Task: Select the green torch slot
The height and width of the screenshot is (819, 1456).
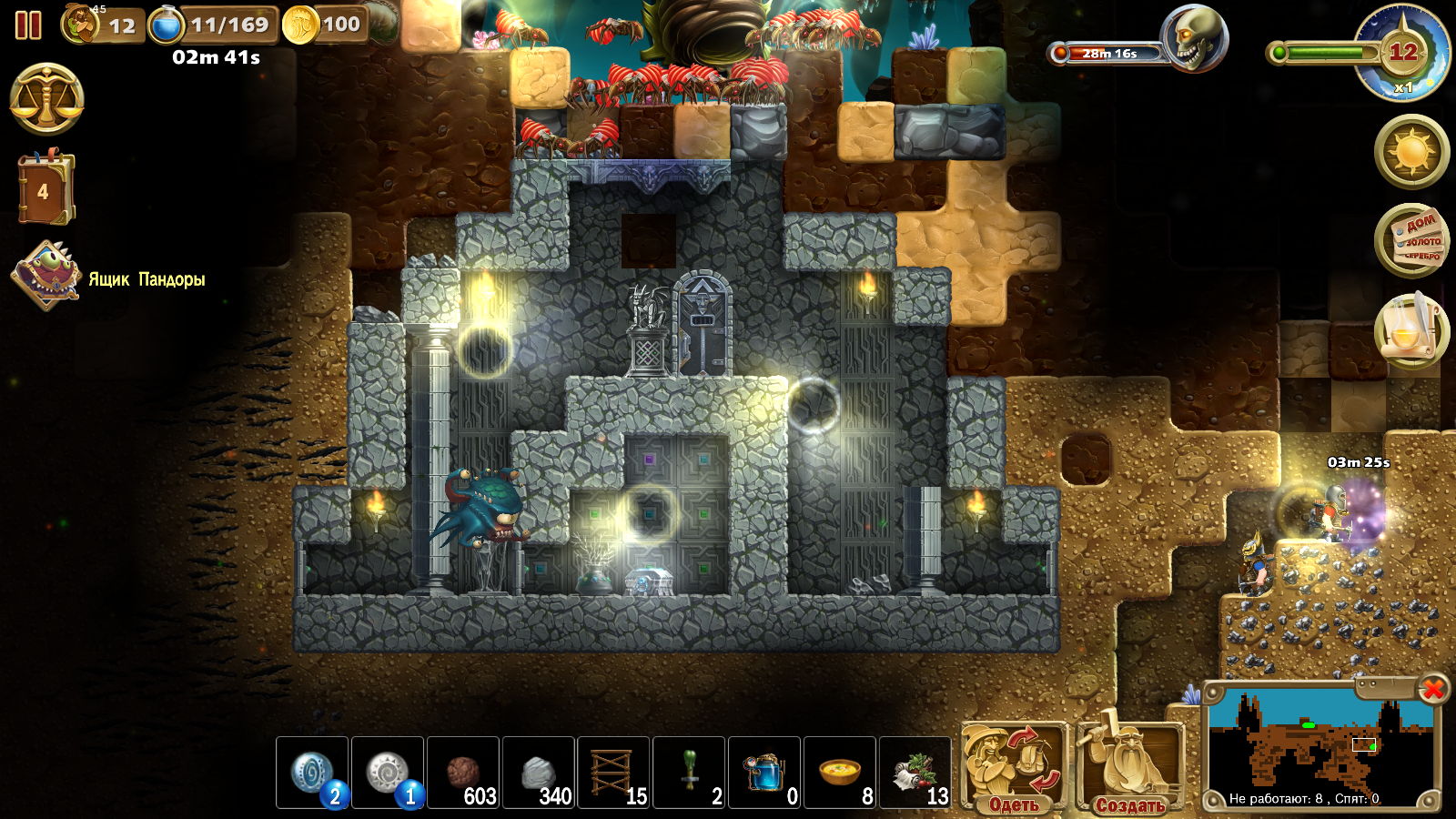Action: (x=690, y=773)
